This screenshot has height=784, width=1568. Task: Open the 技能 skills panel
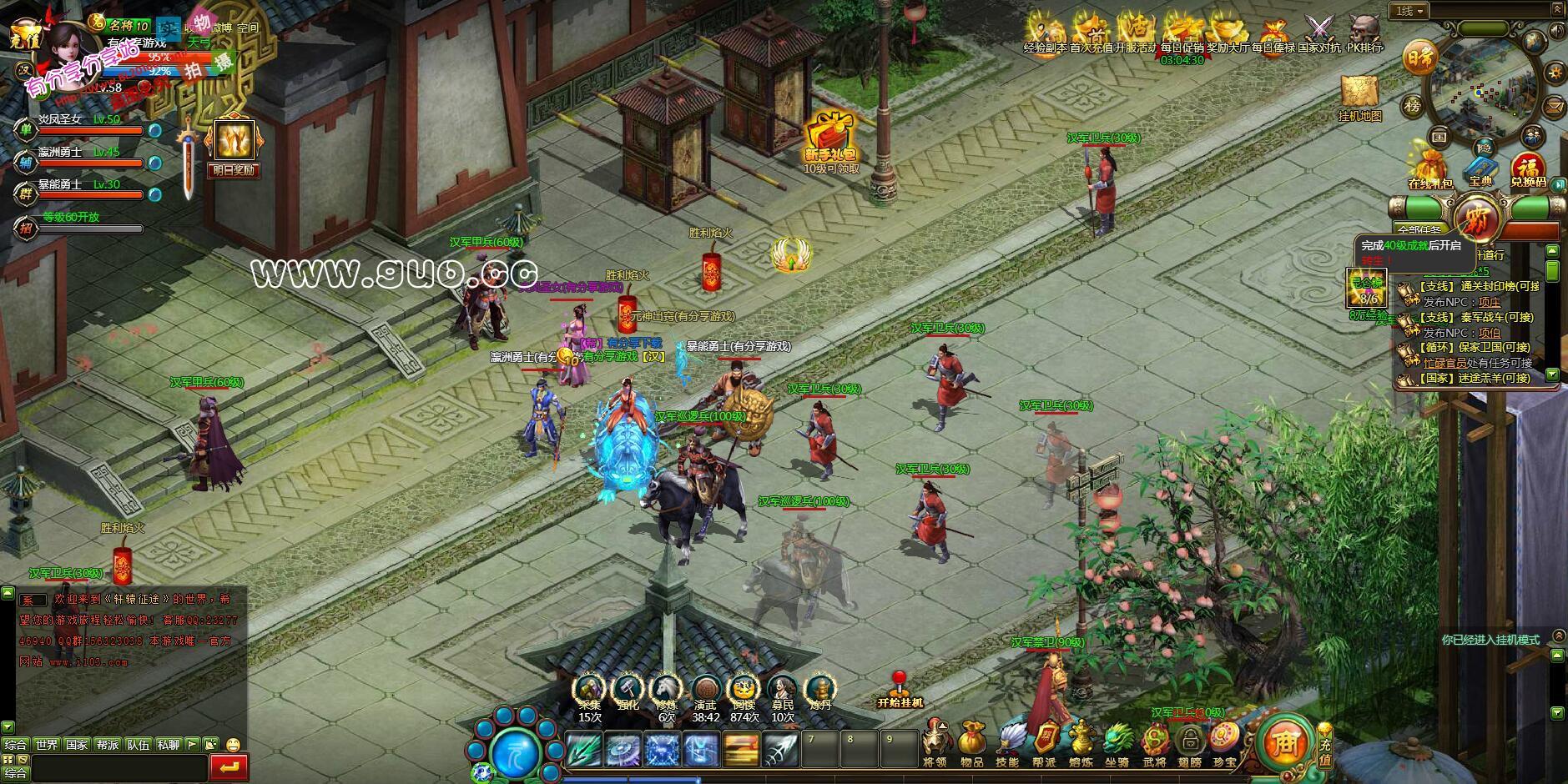pyautogui.click(x=1007, y=742)
